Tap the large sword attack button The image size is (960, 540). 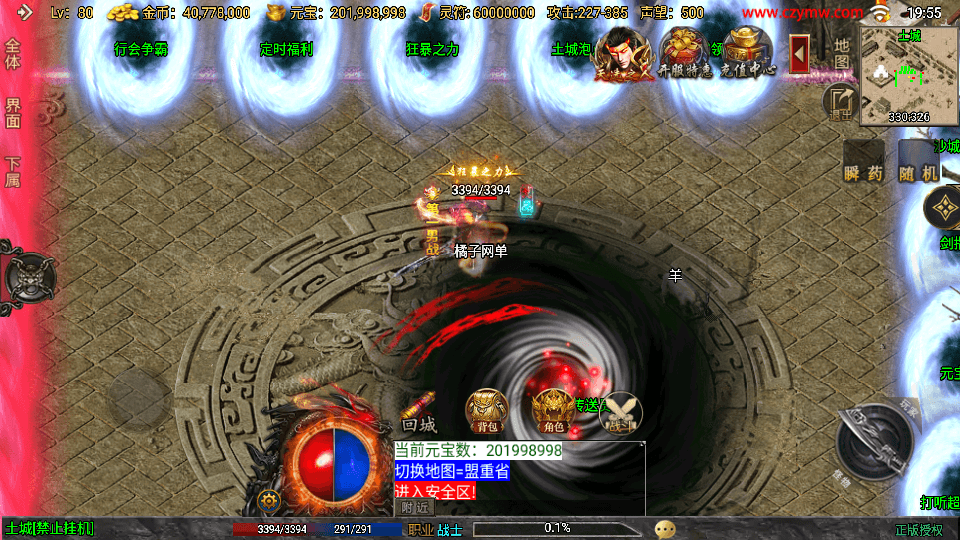[x=875, y=439]
